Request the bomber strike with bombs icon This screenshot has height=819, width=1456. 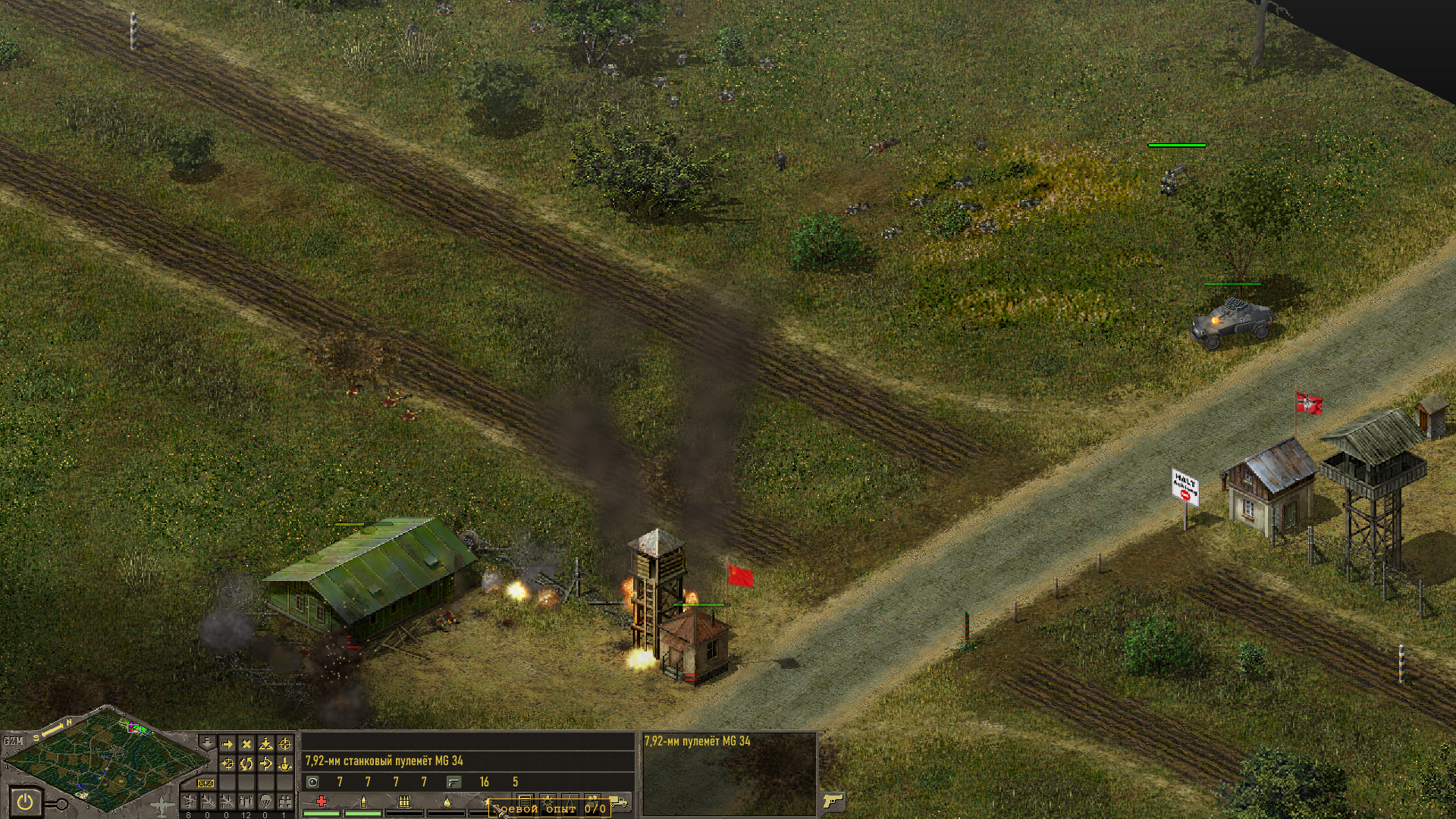point(246,801)
